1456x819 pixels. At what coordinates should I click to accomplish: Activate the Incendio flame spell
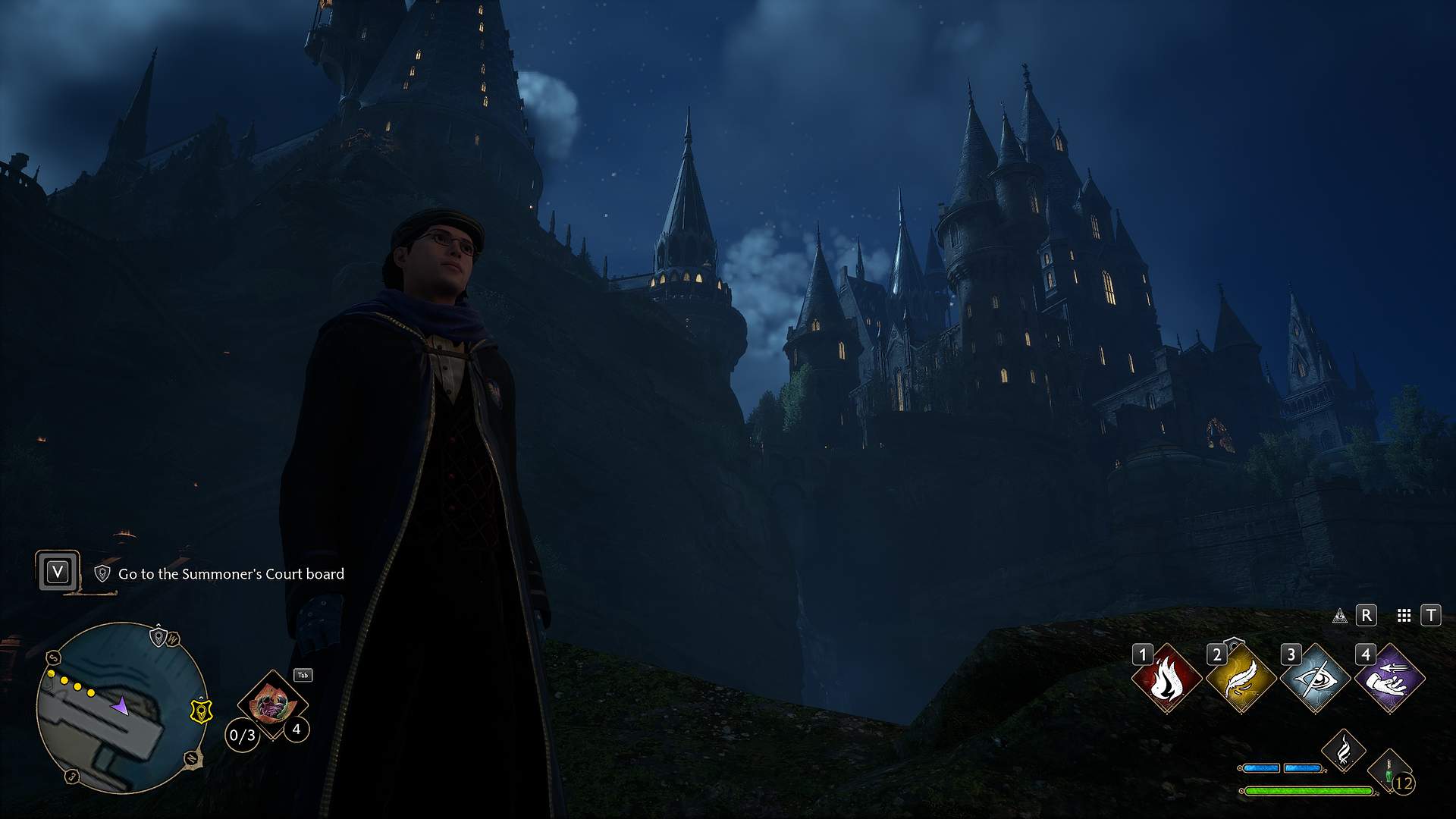pyautogui.click(x=1166, y=679)
